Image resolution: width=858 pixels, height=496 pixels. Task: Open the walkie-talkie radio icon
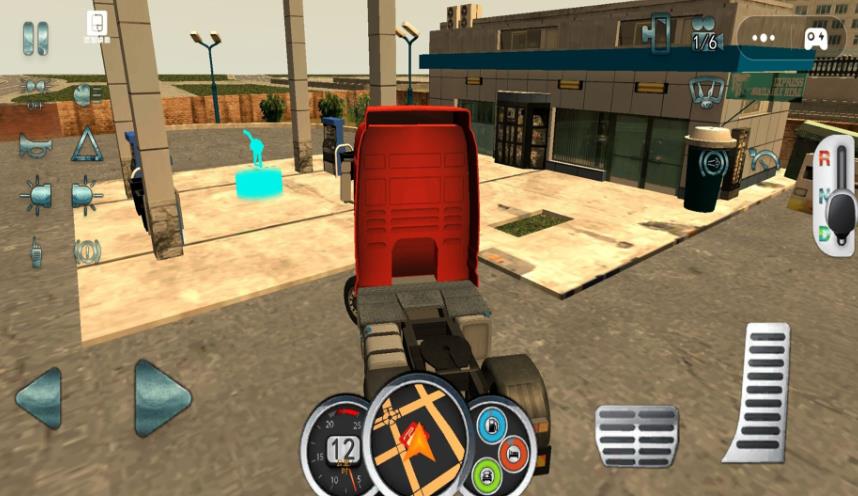tap(35, 252)
